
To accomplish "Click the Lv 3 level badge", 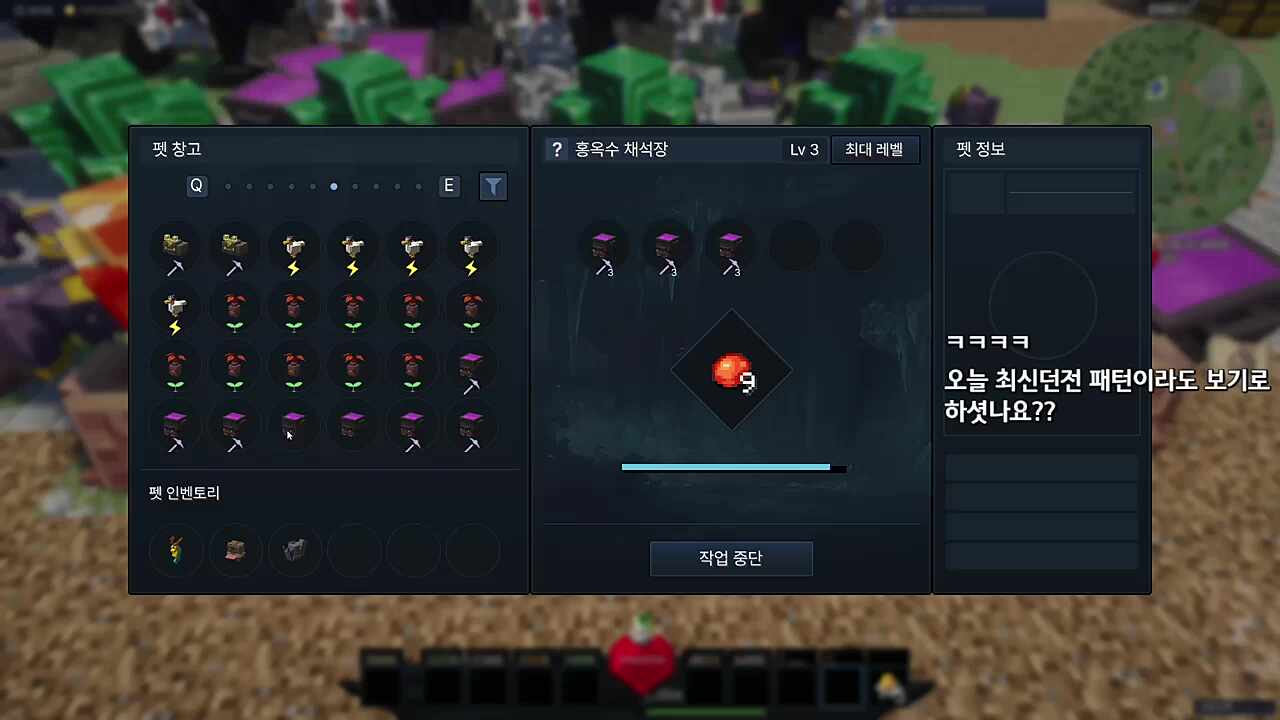I will (803, 149).
